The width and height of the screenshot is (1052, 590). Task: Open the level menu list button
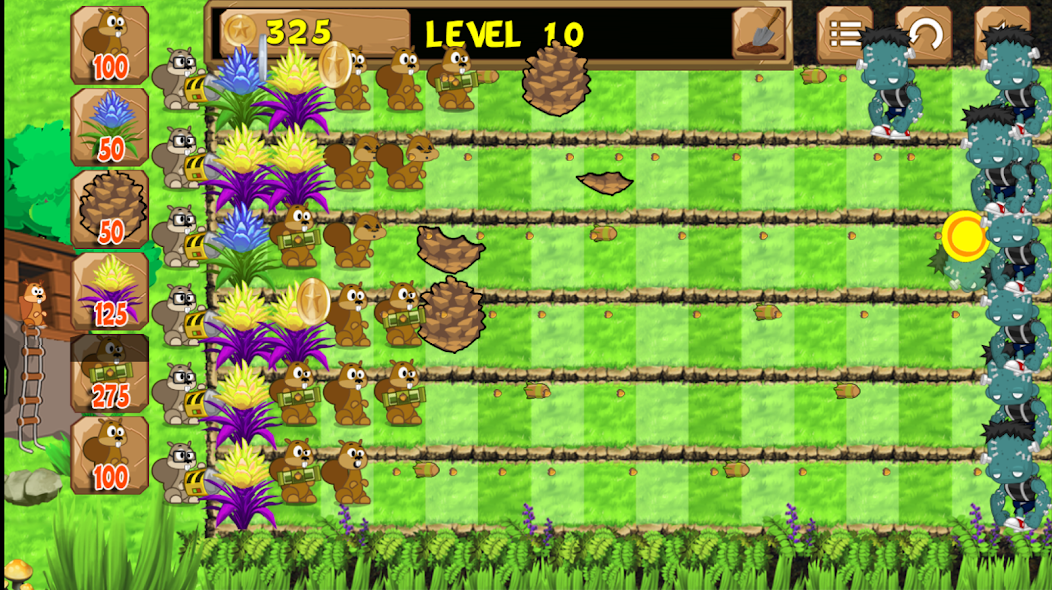[845, 34]
